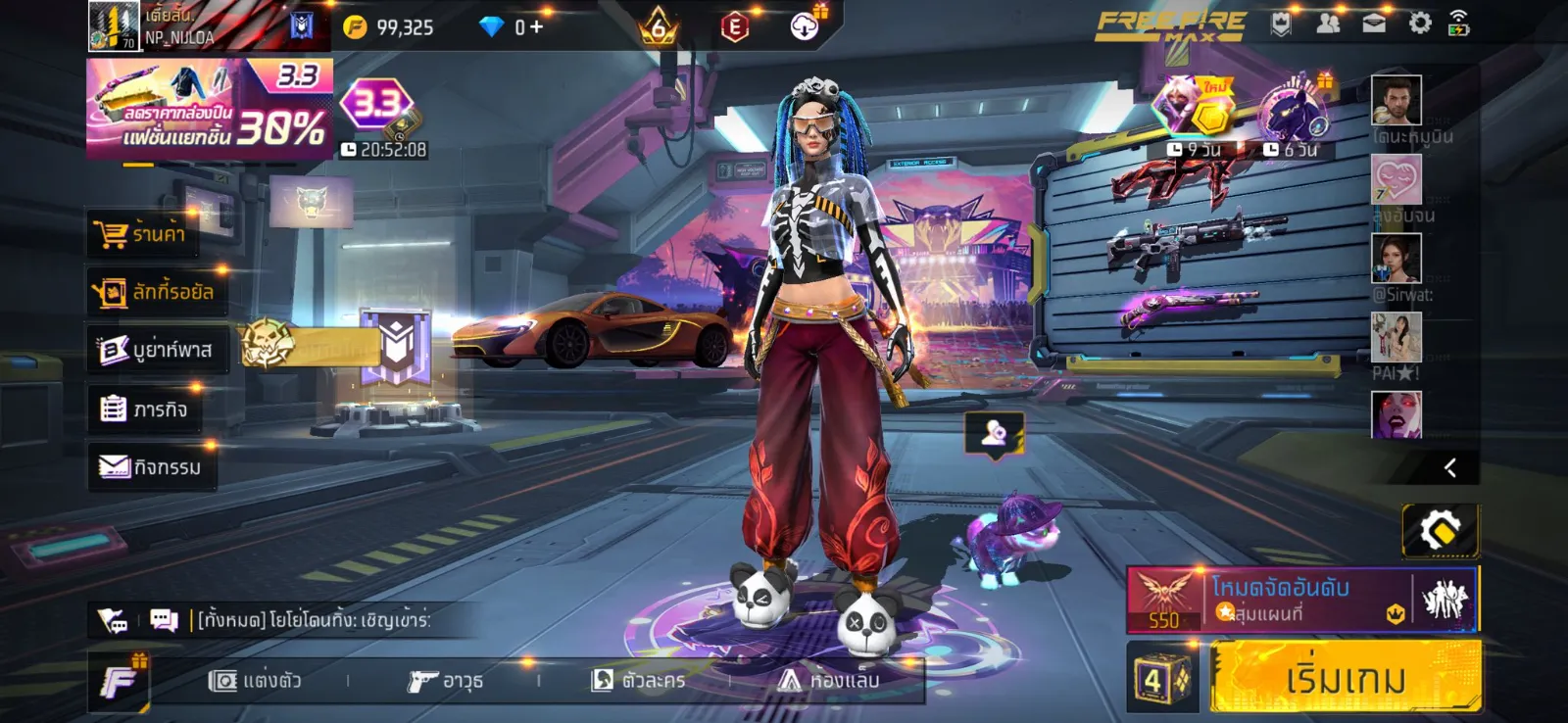Open the 3.3 sale 30% discount banner
This screenshot has height=723, width=1568.
pos(209,109)
